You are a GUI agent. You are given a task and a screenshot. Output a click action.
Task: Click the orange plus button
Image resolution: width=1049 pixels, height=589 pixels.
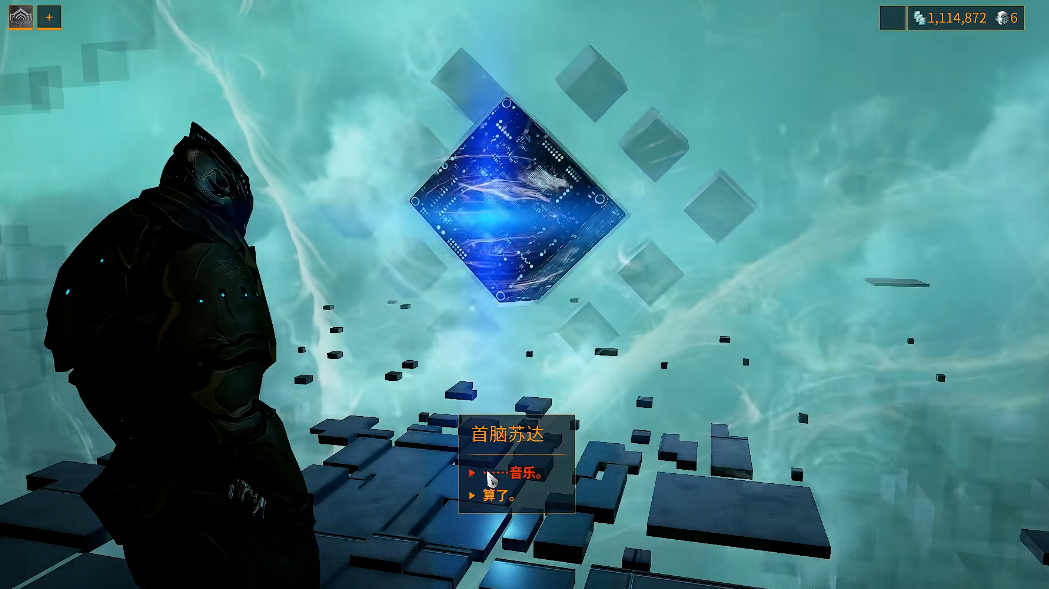coord(49,17)
